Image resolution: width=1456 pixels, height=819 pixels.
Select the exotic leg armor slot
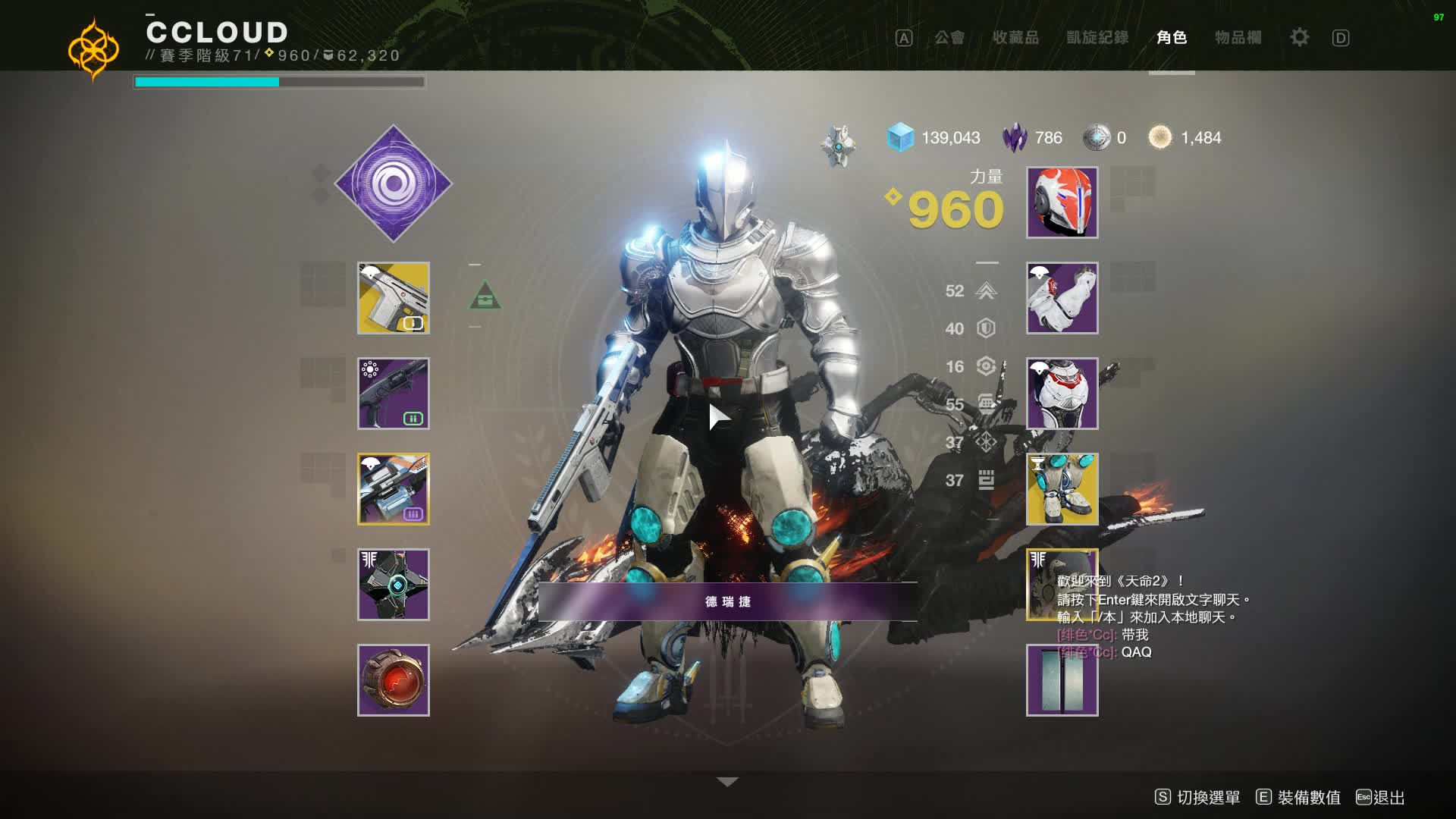pos(1062,489)
